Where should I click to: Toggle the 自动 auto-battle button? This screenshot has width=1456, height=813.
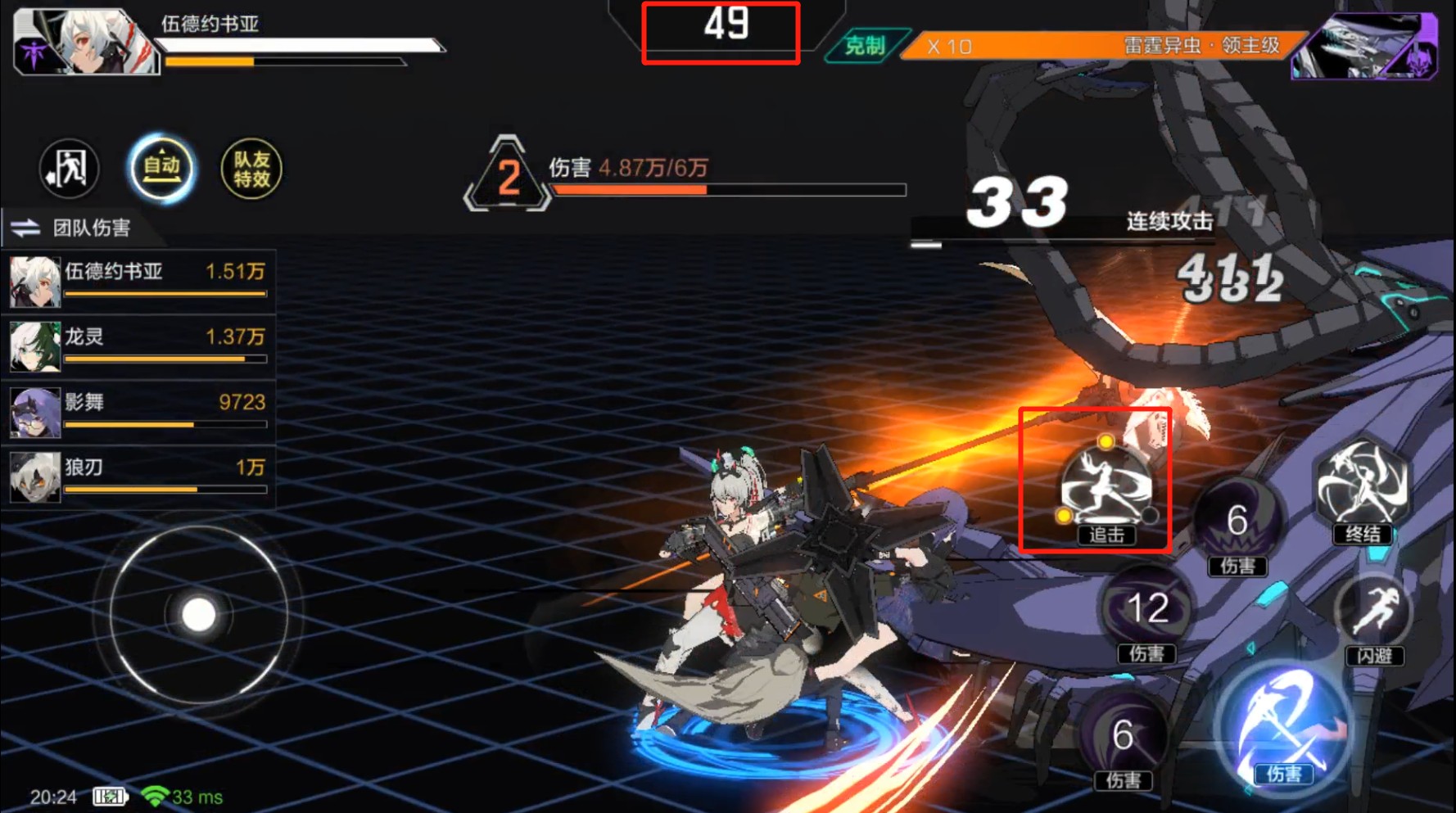point(161,169)
